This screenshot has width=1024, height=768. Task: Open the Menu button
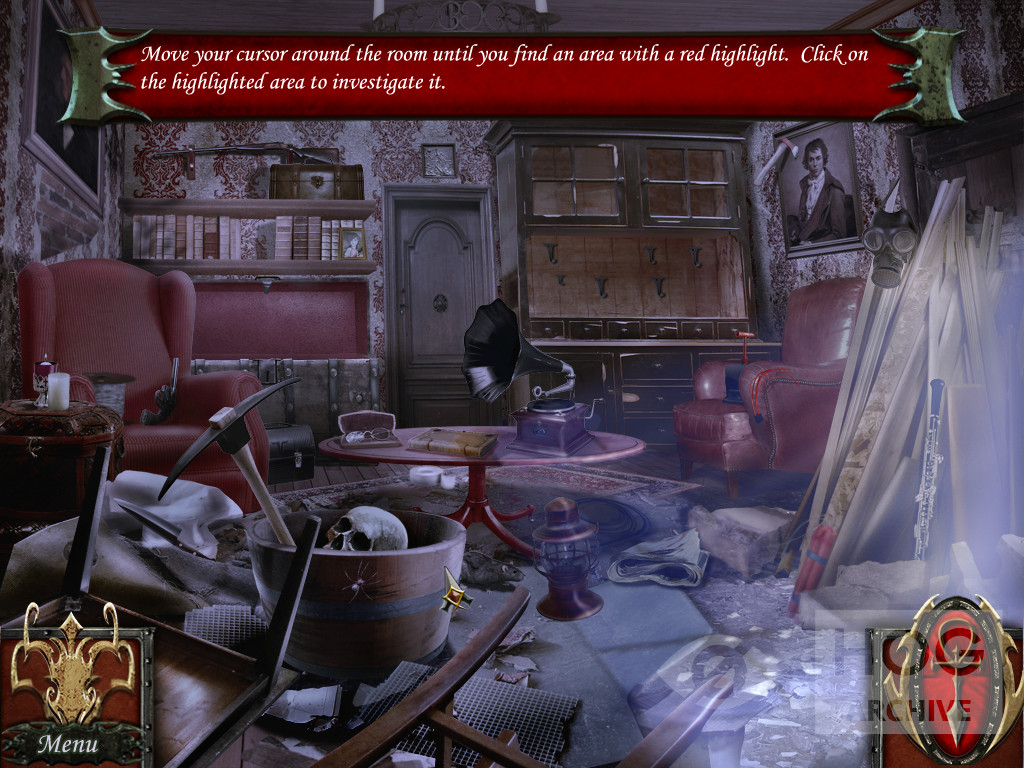[x=69, y=743]
